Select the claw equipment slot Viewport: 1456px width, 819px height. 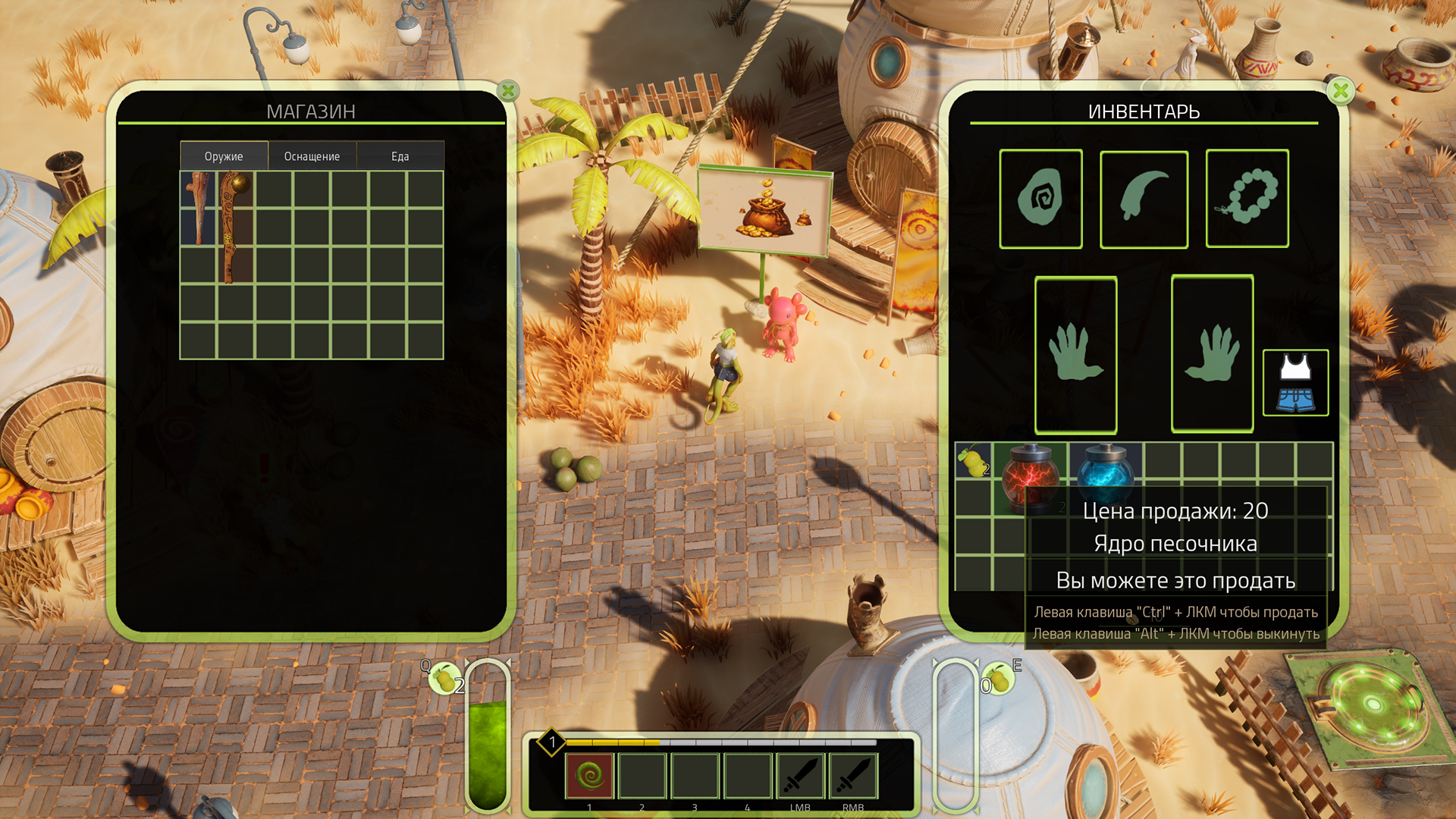(1144, 199)
